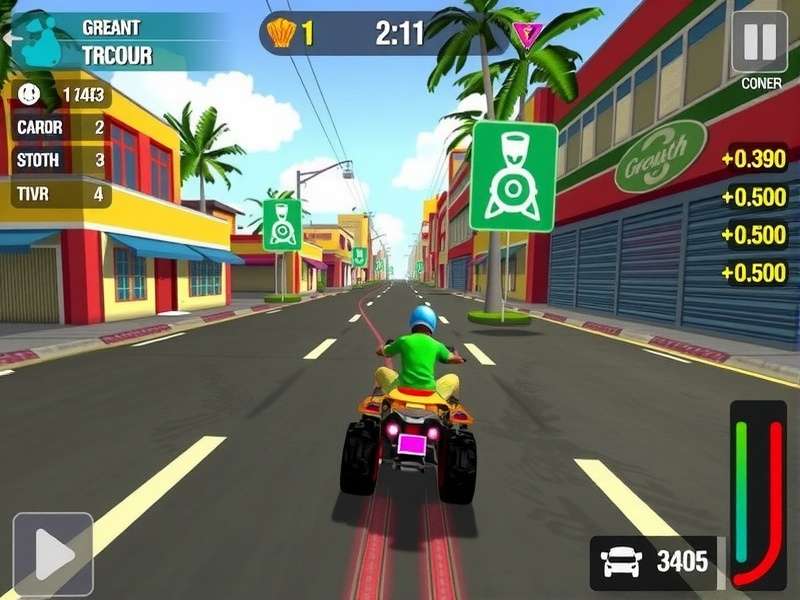Select the STOTH leaderboard row
Viewport: 800px width, 600px height.
pyautogui.click(x=60, y=160)
